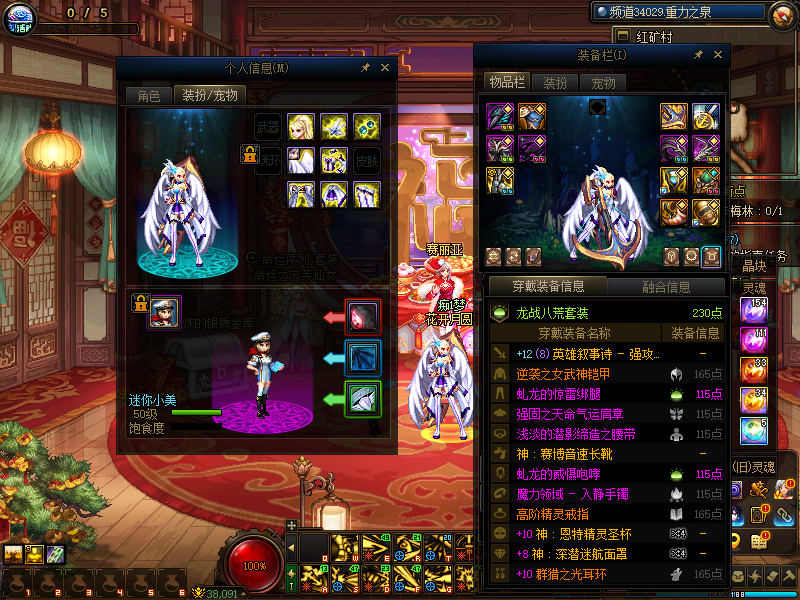Switch to the 装扮 tab in 装备栏
The width and height of the screenshot is (800, 600).
(555, 83)
